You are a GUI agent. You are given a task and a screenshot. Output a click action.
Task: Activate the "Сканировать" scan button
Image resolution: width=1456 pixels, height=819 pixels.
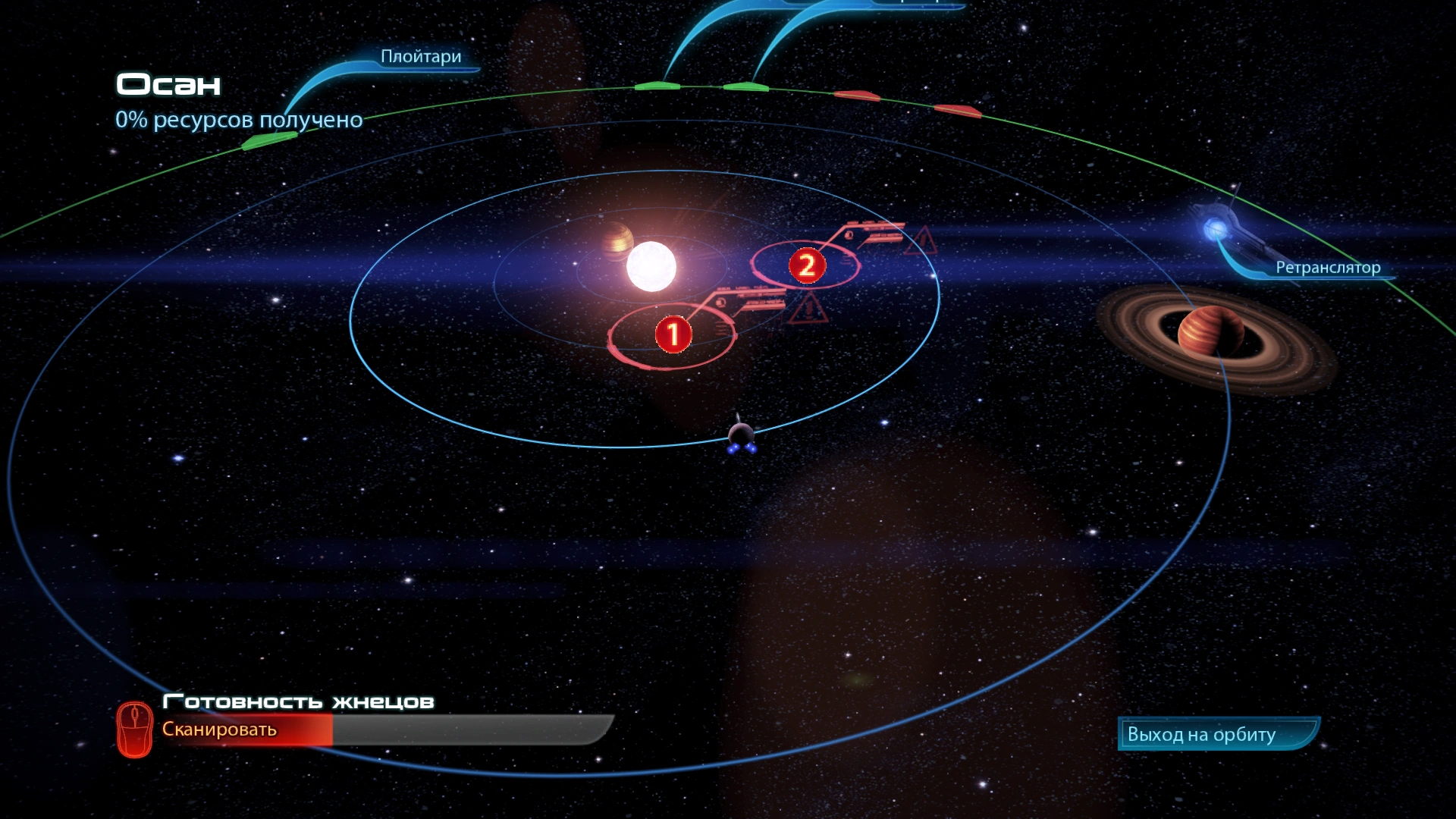[x=220, y=730]
